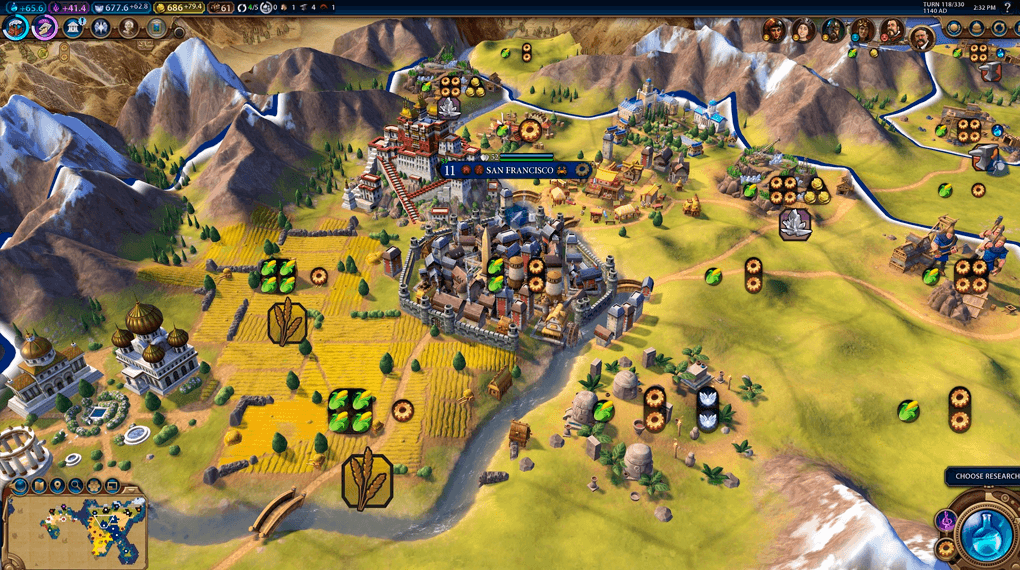Open the government screen icon
The width and height of the screenshot is (1020, 570).
(73, 27)
